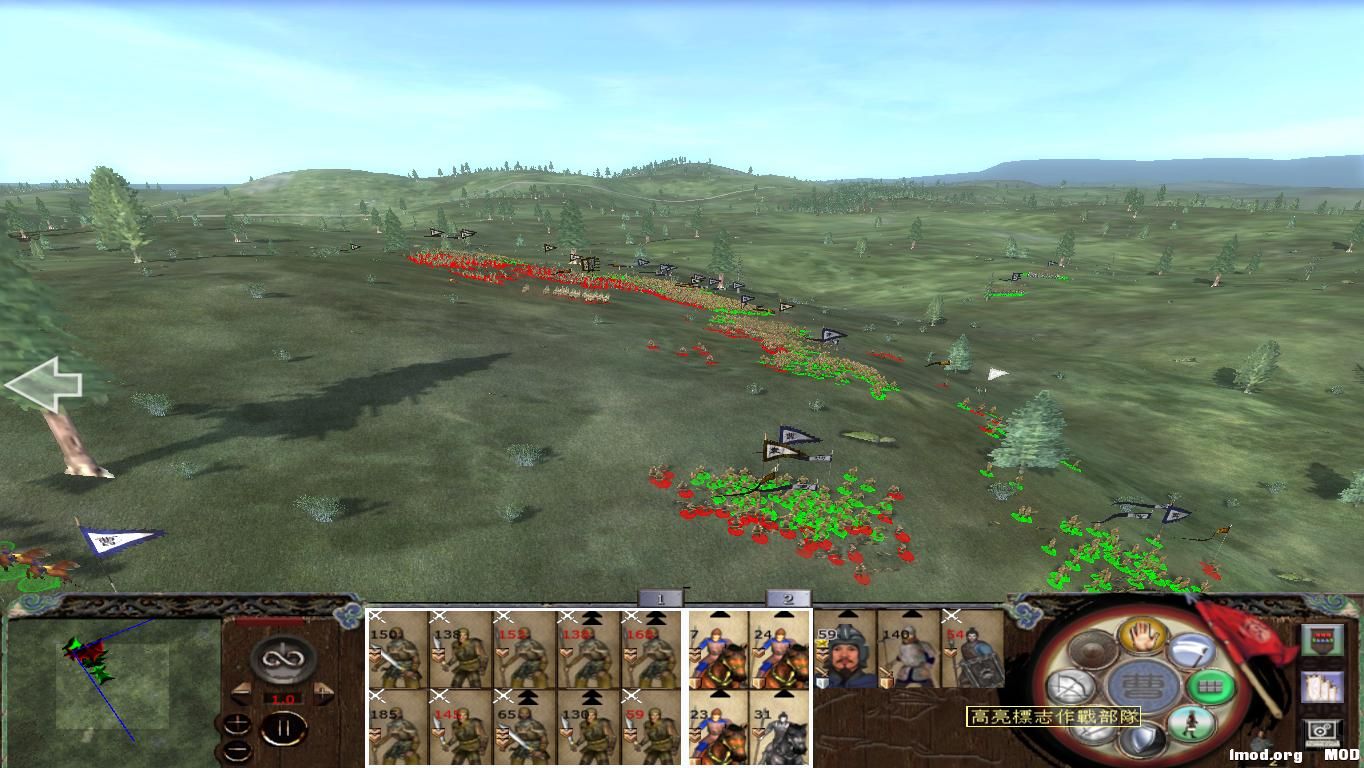
Task: Select the fire-at-will bow icon
Action: (1071, 685)
